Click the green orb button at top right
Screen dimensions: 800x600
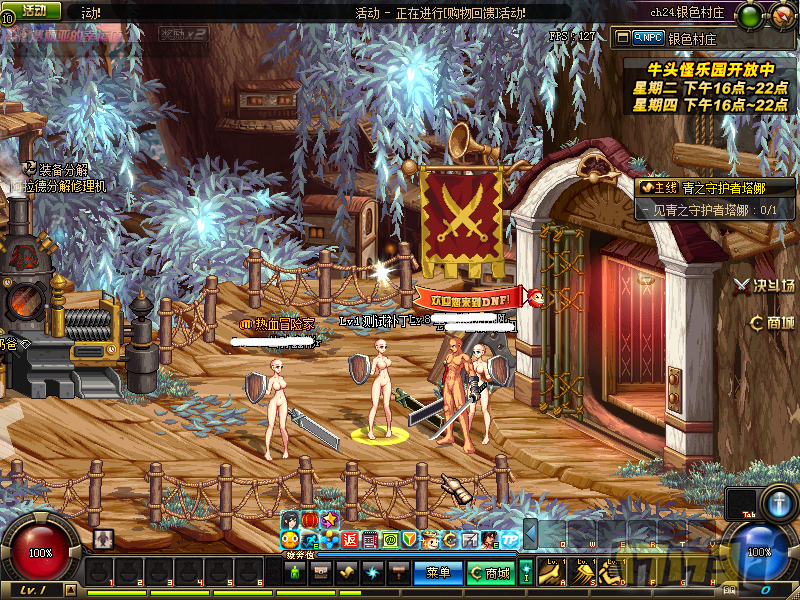748,16
